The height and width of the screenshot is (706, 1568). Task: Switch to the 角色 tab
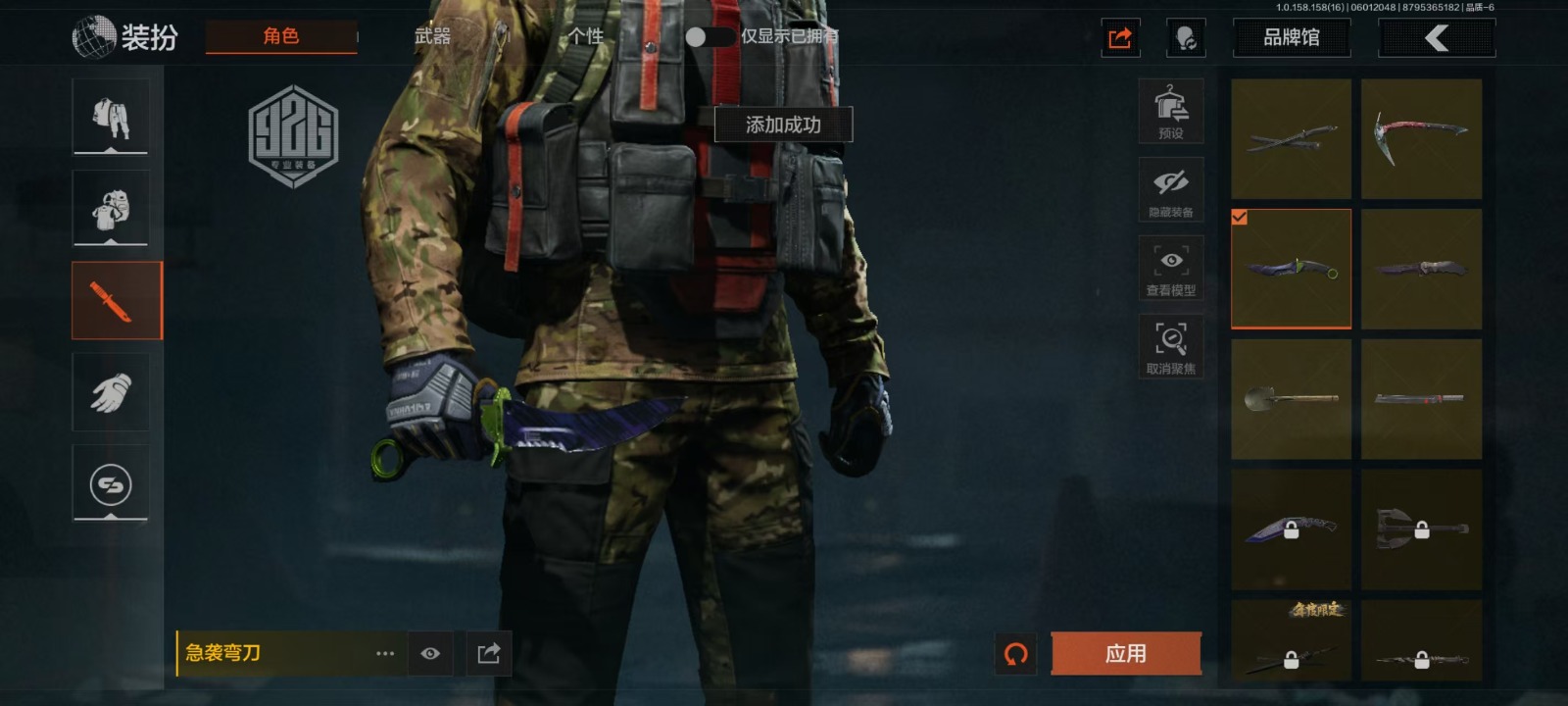tap(280, 37)
